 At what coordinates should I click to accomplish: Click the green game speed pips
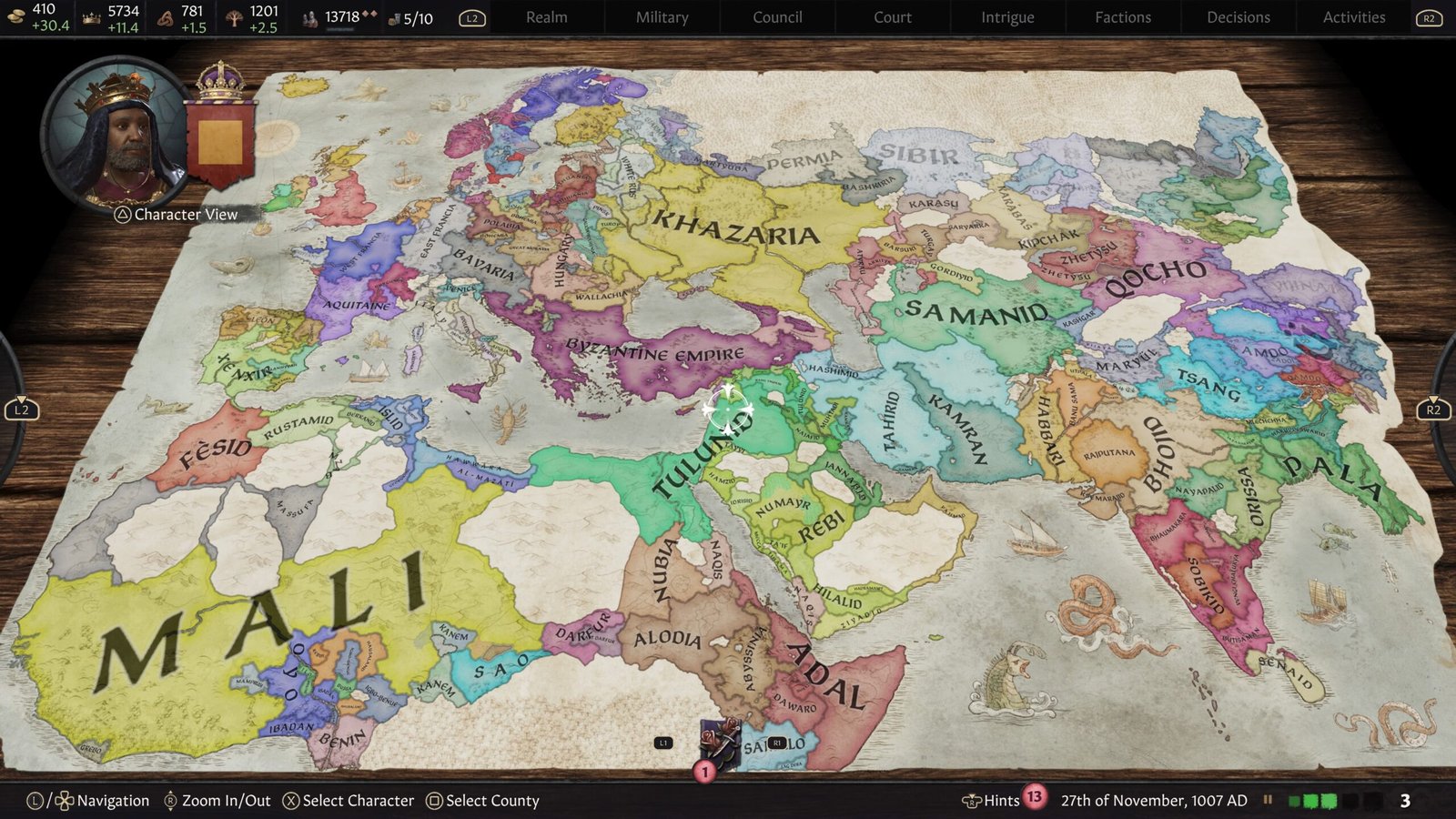pyautogui.click(x=1312, y=801)
